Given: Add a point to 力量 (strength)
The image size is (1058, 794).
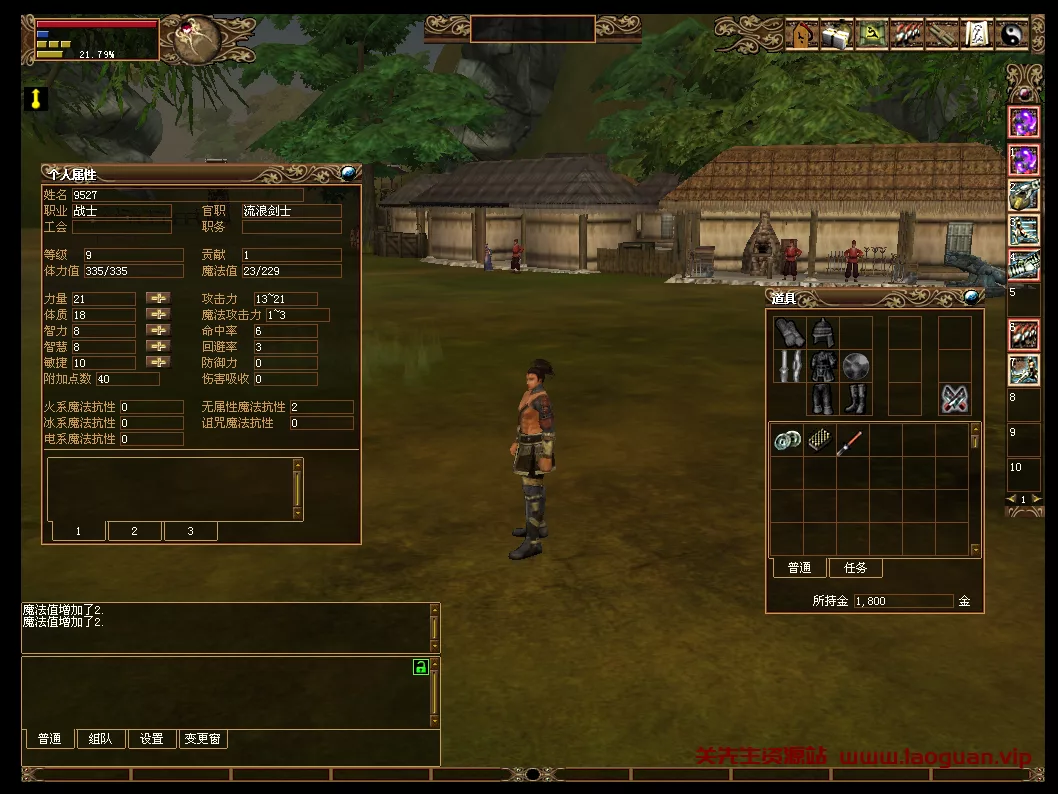Looking at the screenshot, I should [x=158, y=299].
